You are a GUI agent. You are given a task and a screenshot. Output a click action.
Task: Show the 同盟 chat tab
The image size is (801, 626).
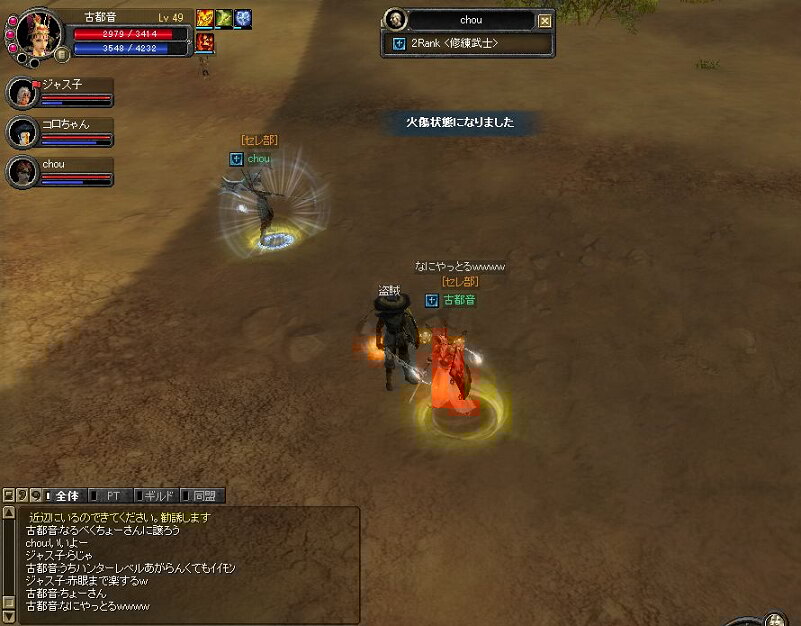click(204, 495)
